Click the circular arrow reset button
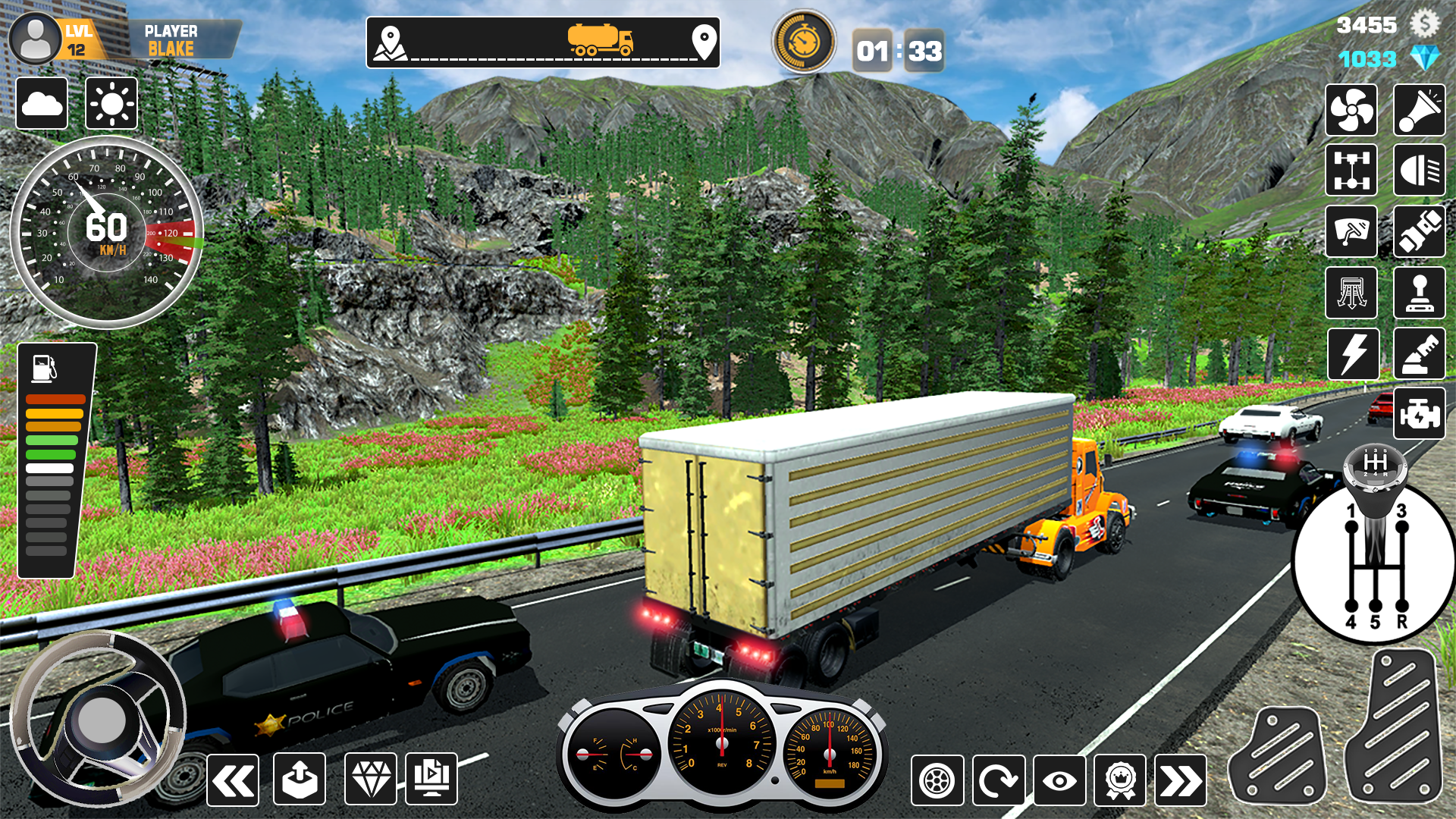 coord(998,780)
